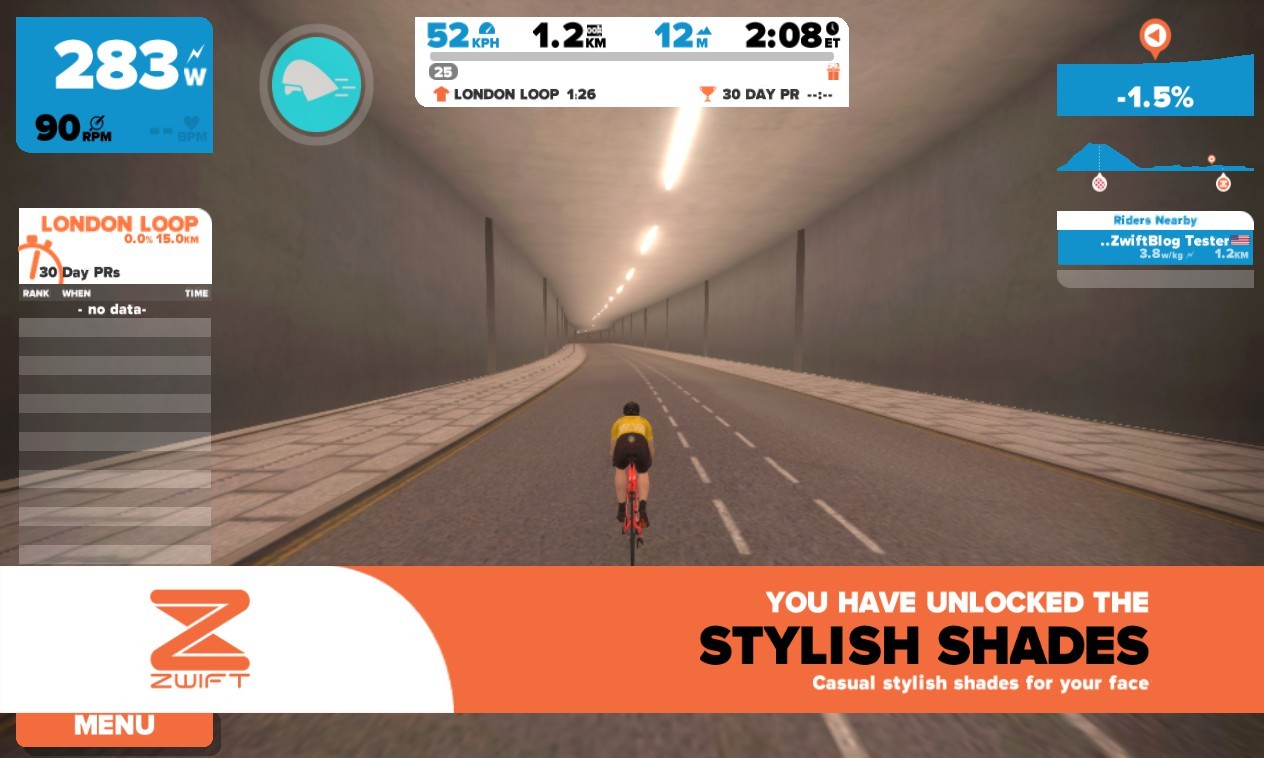The width and height of the screenshot is (1264, 758).
Task: Activate the aero helmet power-up
Action: (316, 84)
